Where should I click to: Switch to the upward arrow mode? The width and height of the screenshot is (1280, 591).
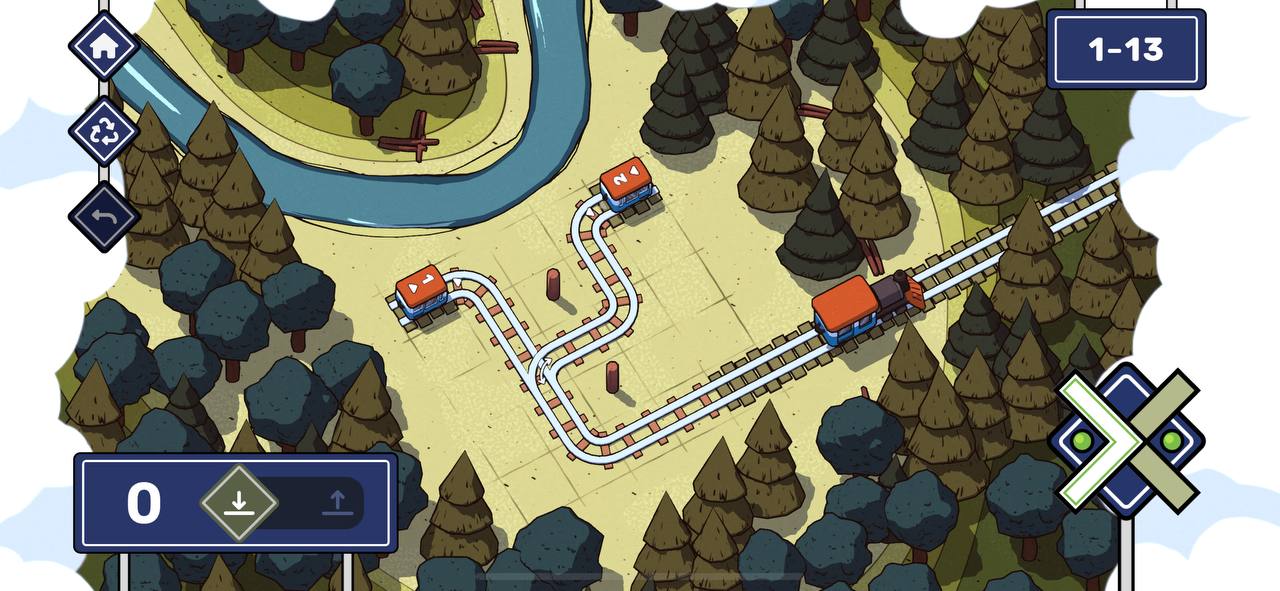coord(338,502)
